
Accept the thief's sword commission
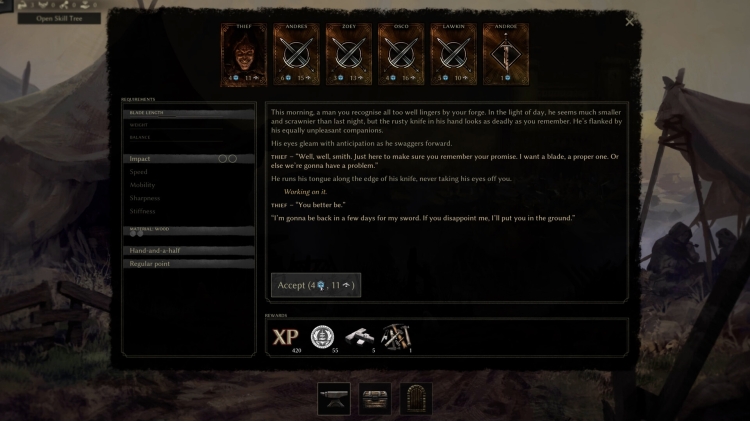click(315, 285)
